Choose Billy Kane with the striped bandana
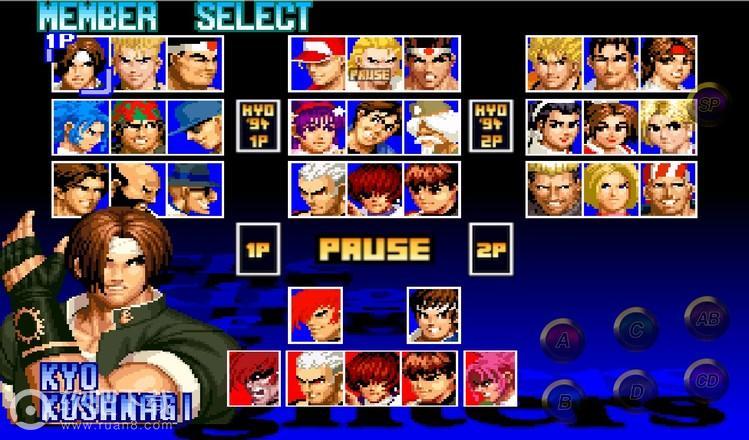This screenshot has height=440, width=749. pyautogui.click(x=669, y=189)
